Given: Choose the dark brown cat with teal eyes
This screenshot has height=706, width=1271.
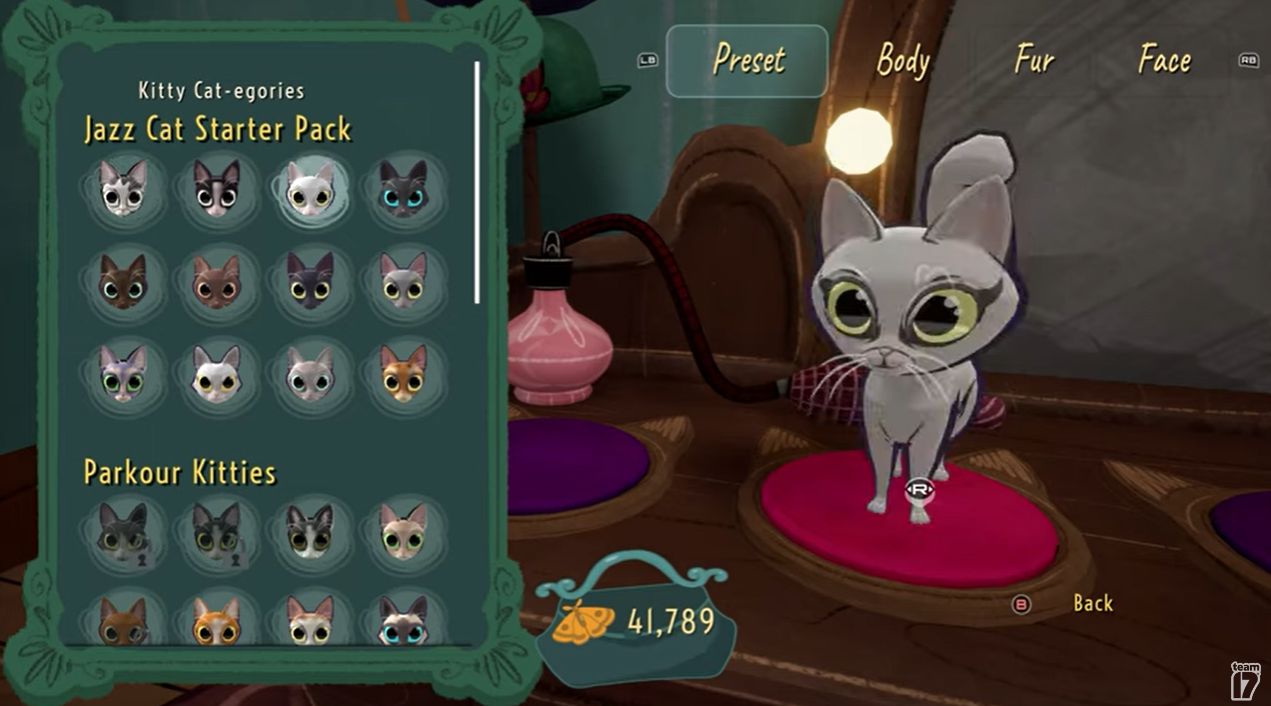Looking at the screenshot, I should [123, 282].
